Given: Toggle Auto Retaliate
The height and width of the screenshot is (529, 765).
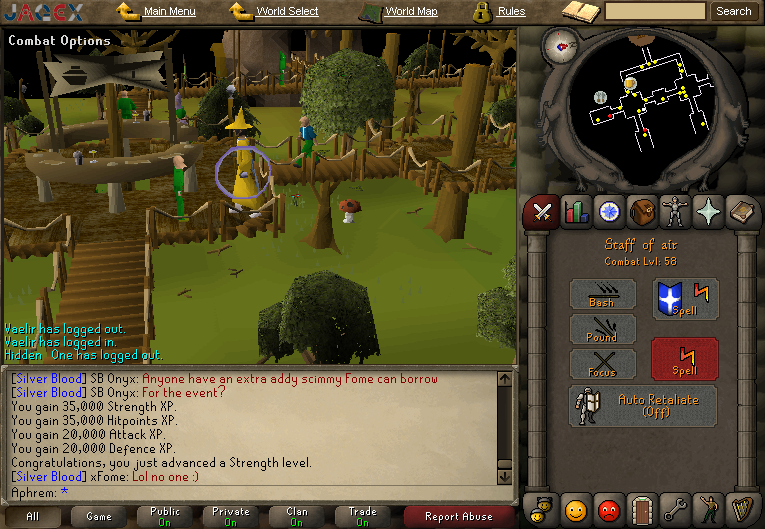Looking at the screenshot, I should (x=643, y=405).
